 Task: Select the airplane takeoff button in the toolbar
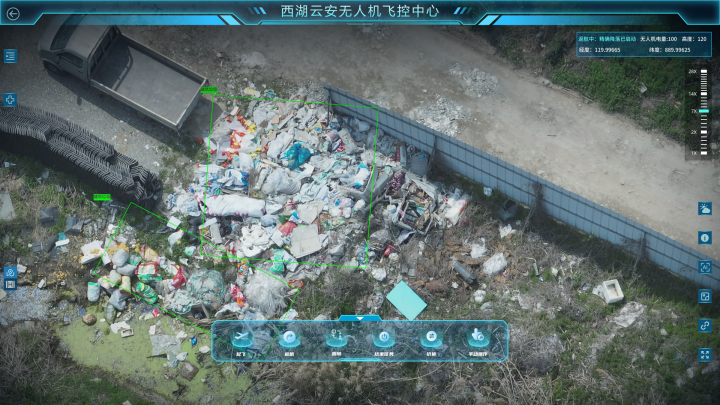click(x=242, y=338)
